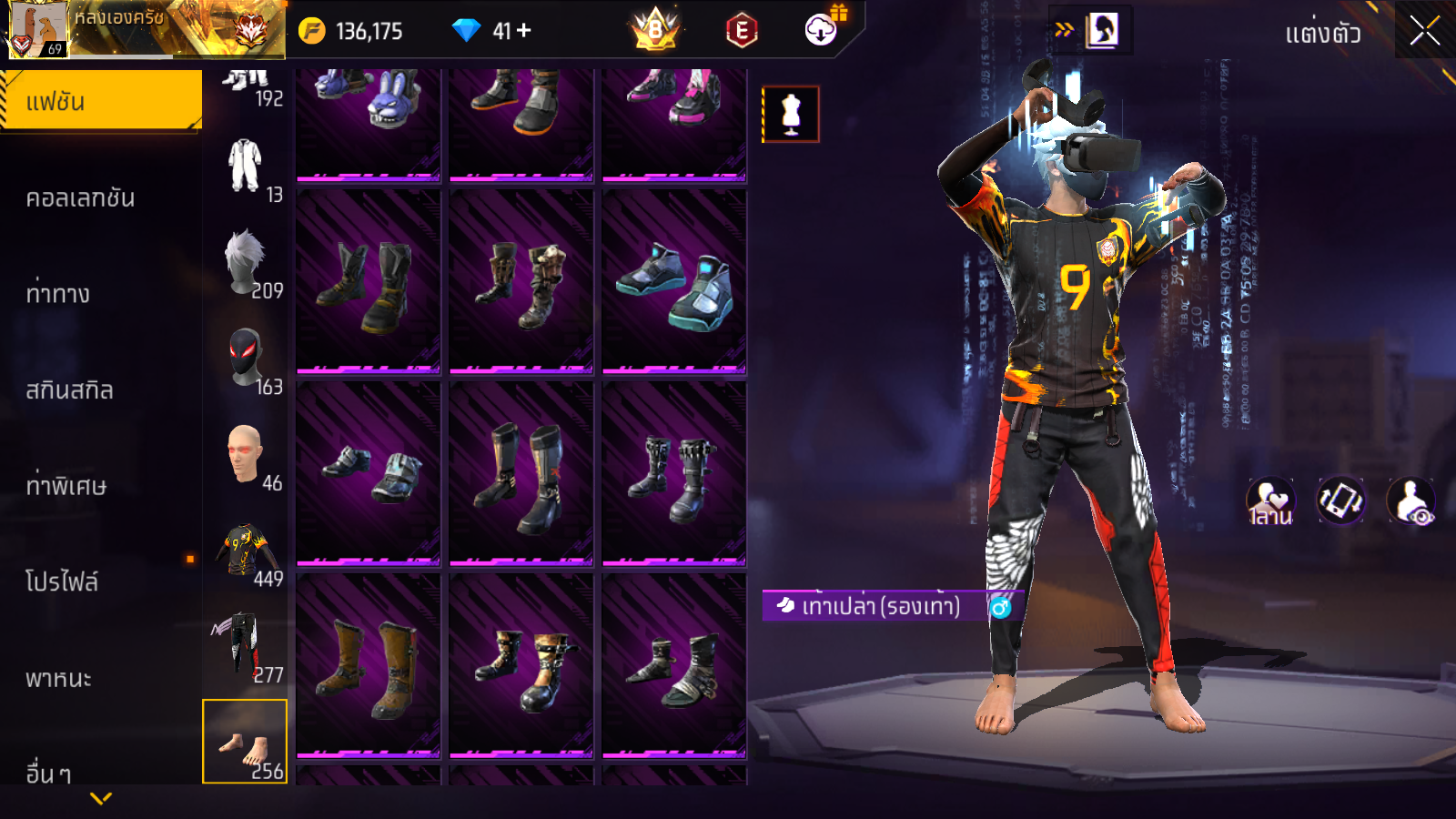
Task: Select the barefoot shoes category
Action: (x=245, y=742)
